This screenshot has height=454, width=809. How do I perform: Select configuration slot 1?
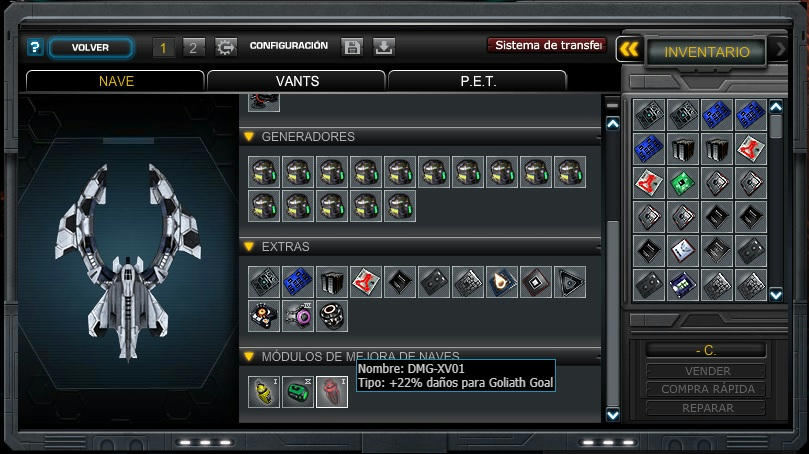[163, 47]
